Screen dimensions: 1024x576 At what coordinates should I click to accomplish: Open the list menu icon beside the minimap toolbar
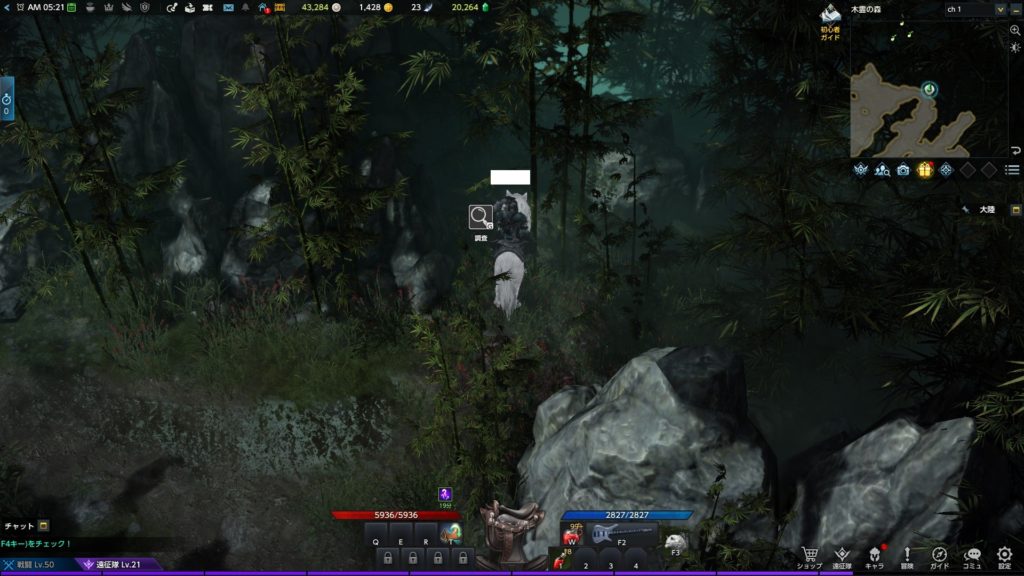(1013, 170)
